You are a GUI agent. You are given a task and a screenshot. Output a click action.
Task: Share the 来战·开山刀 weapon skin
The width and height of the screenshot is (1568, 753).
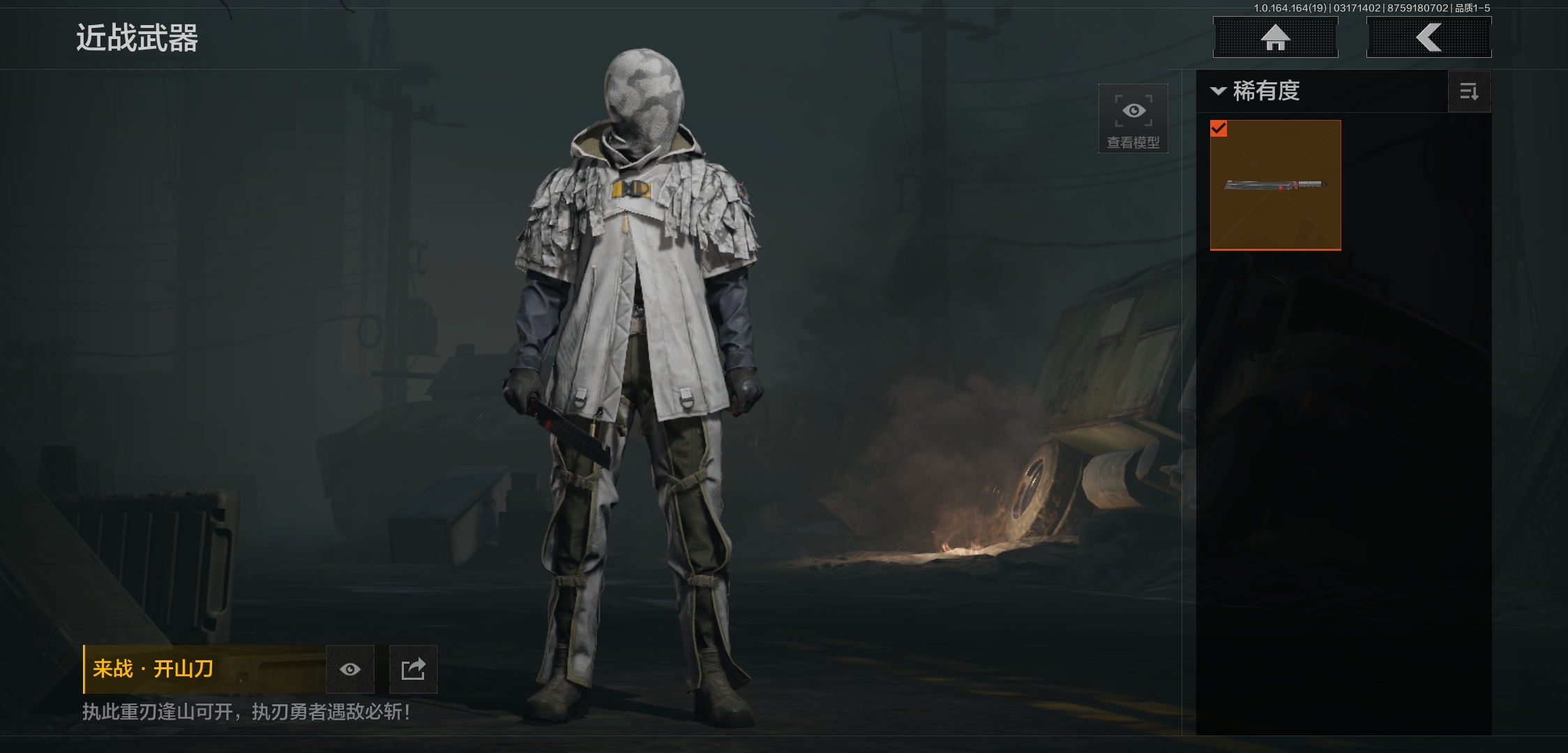(x=413, y=669)
